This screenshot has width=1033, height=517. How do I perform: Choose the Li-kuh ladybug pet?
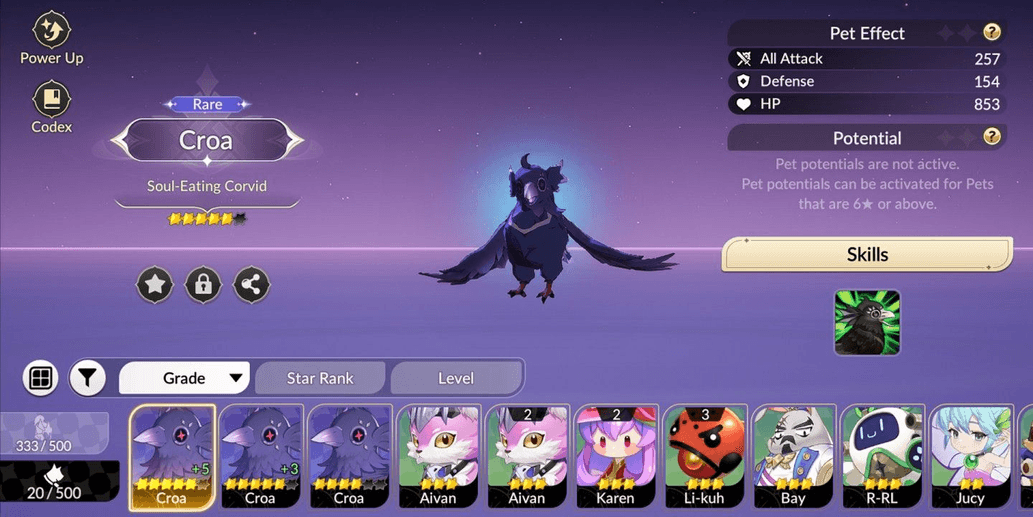(704, 457)
